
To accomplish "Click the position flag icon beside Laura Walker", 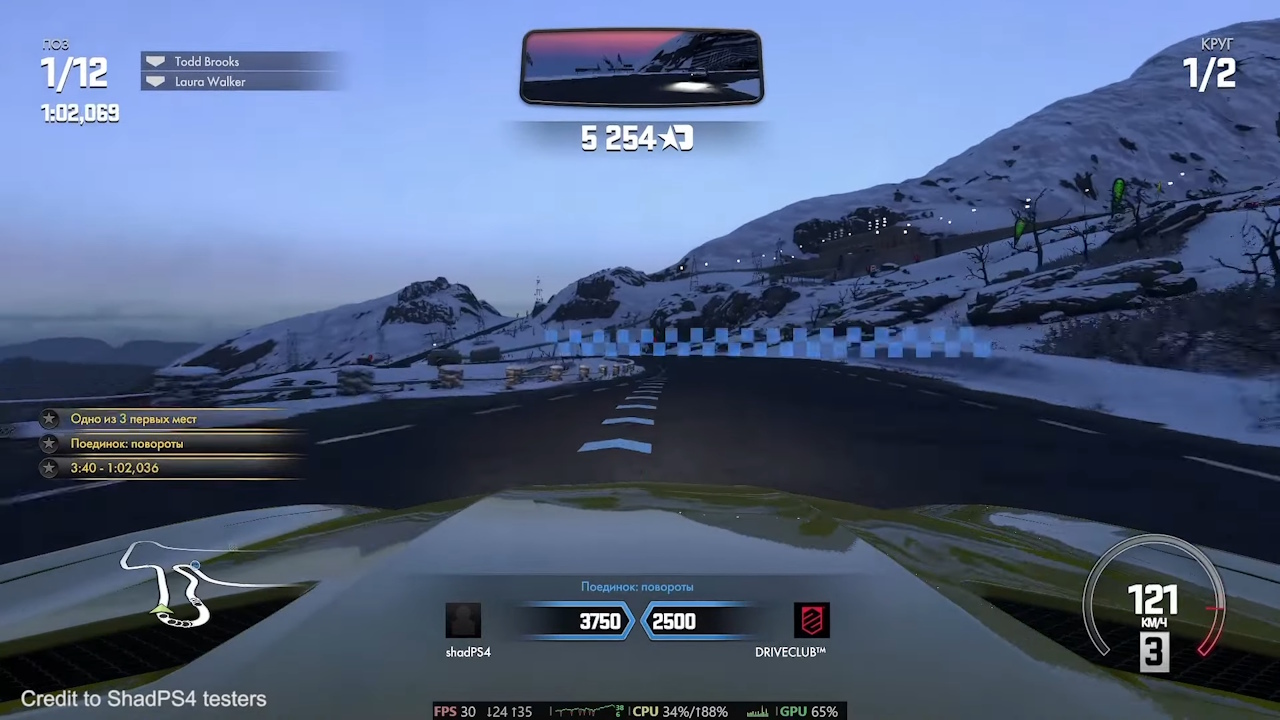I will (155, 81).
